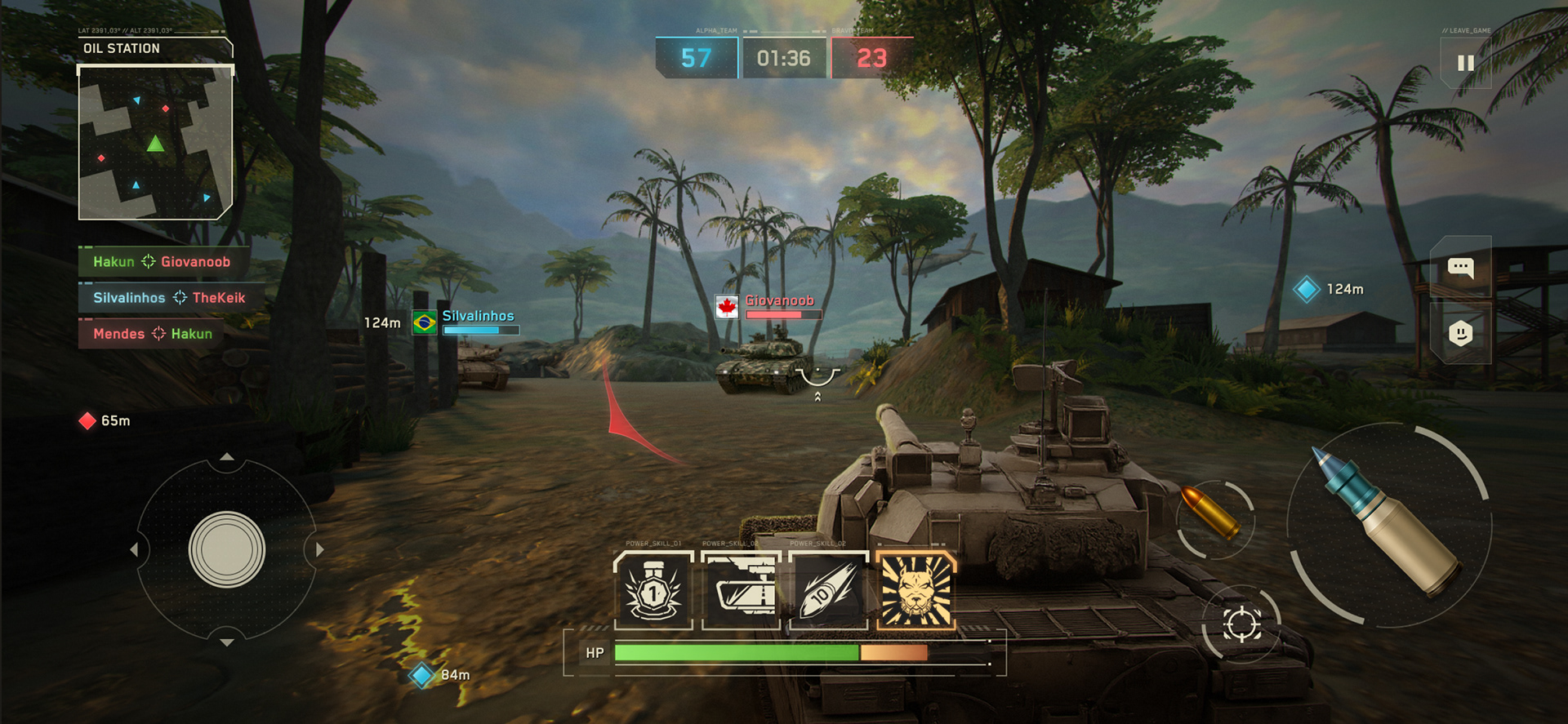The image size is (1568, 724).
Task: Tap the joystick's right arrow
Action: (x=319, y=550)
